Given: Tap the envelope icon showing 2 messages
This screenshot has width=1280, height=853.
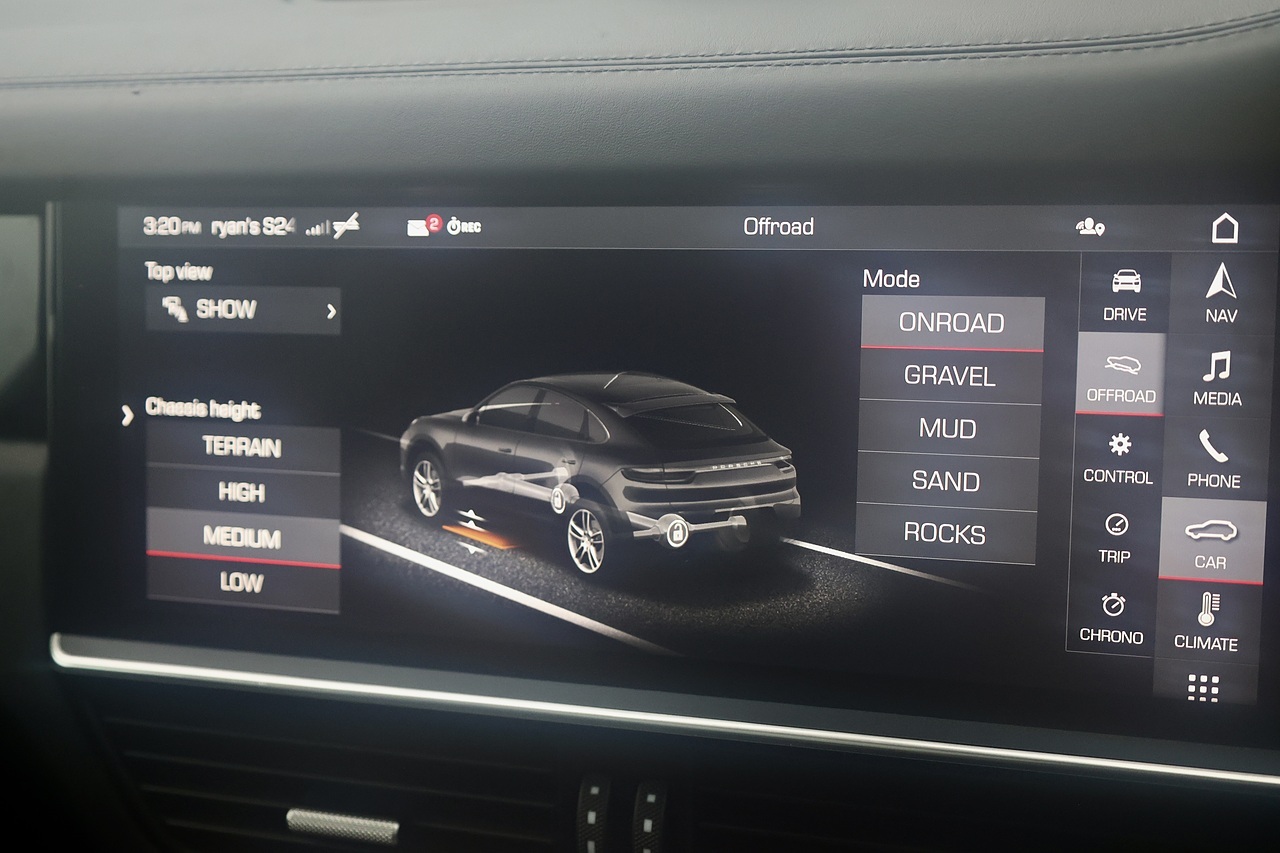Looking at the screenshot, I should coord(417,226).
